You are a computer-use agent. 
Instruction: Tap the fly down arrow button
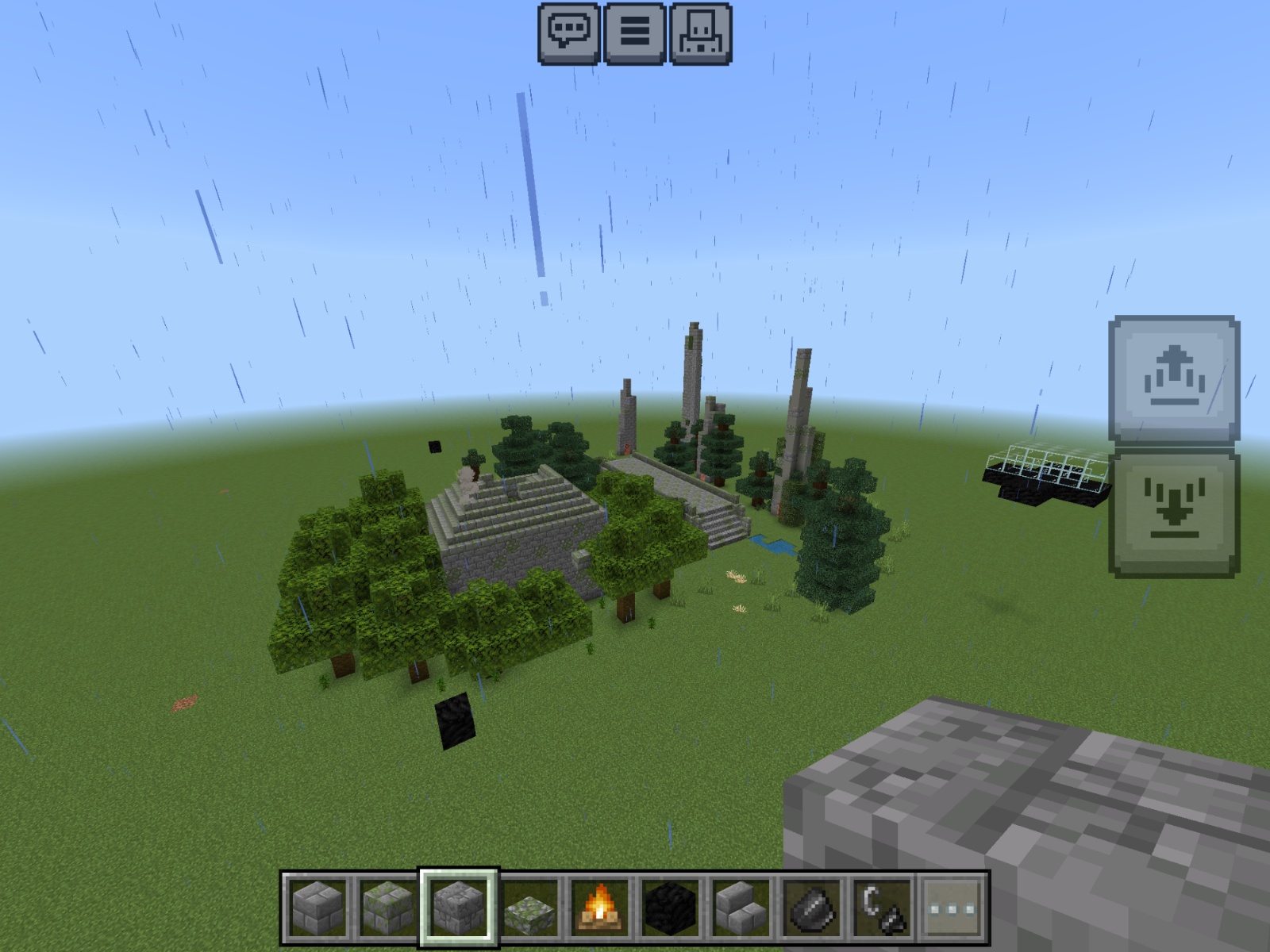click(x=1174, y=513)
